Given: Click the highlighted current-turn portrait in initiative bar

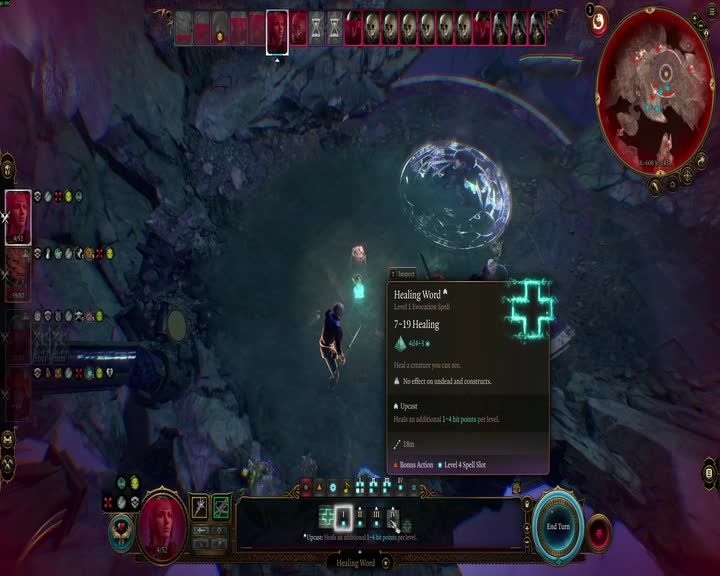Looking at the screenshot, I should pos(277,28).
